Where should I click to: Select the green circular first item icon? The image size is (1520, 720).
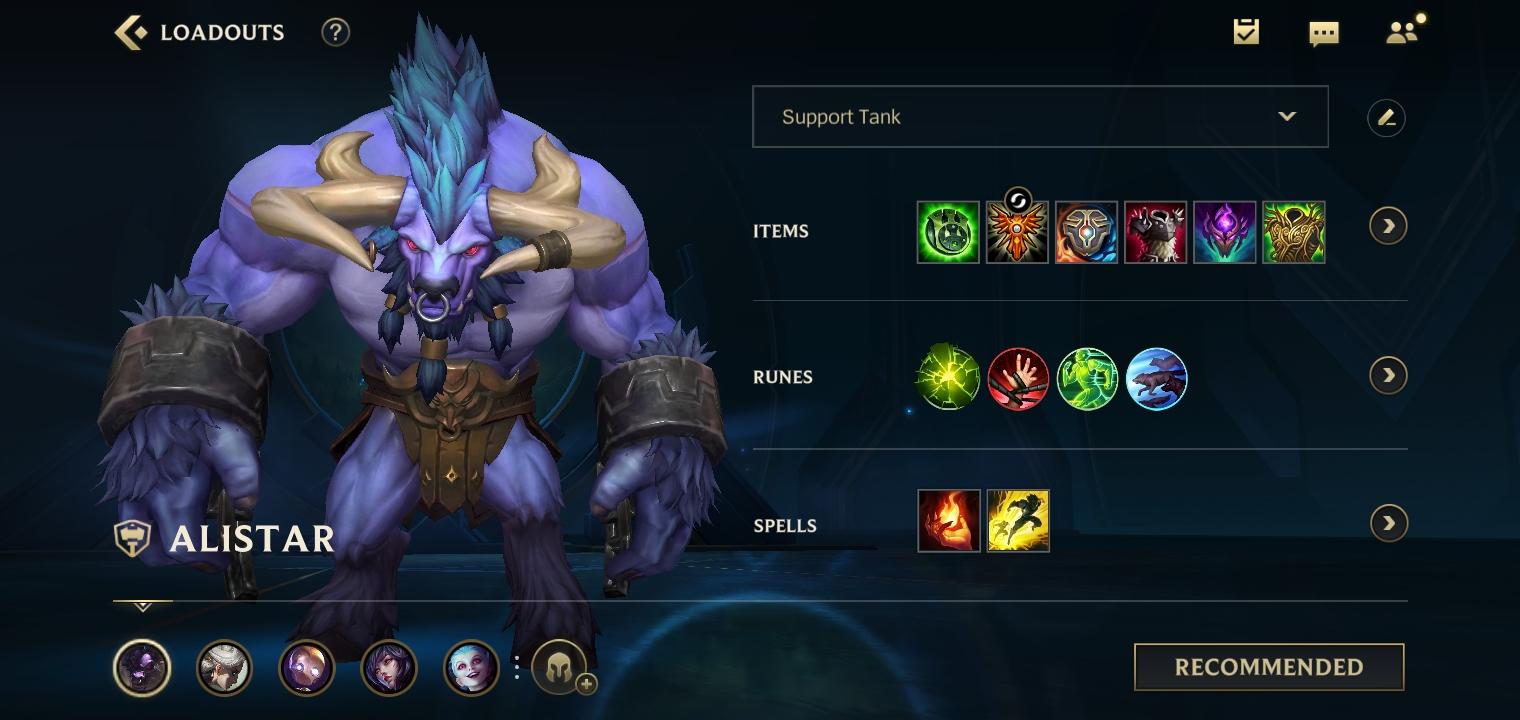point(948,232)
